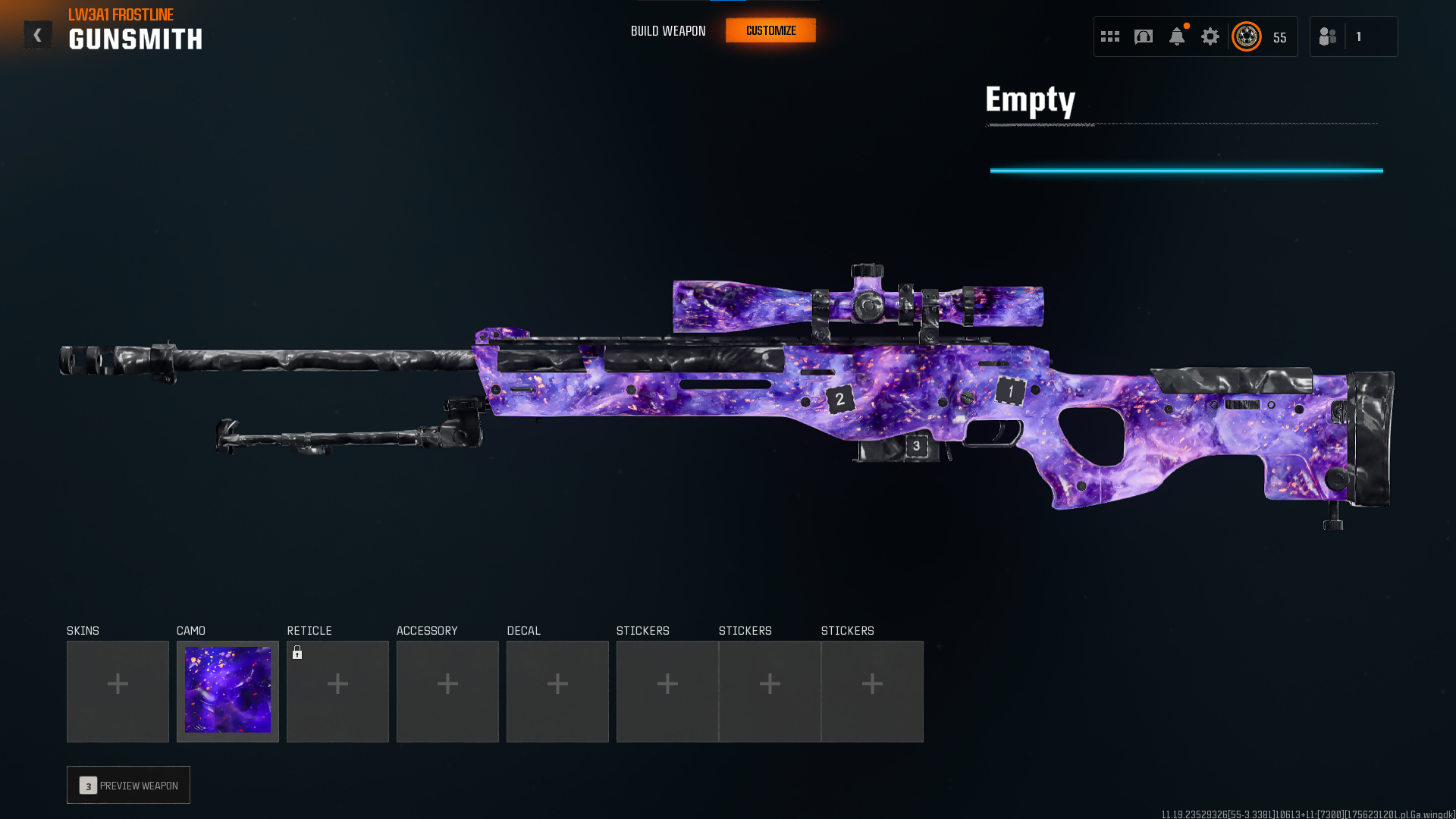The width and height of the screenshot is (1456, 819).
Task: Select attachment marker 2 on the rifle
Action: tap(839, 399)
